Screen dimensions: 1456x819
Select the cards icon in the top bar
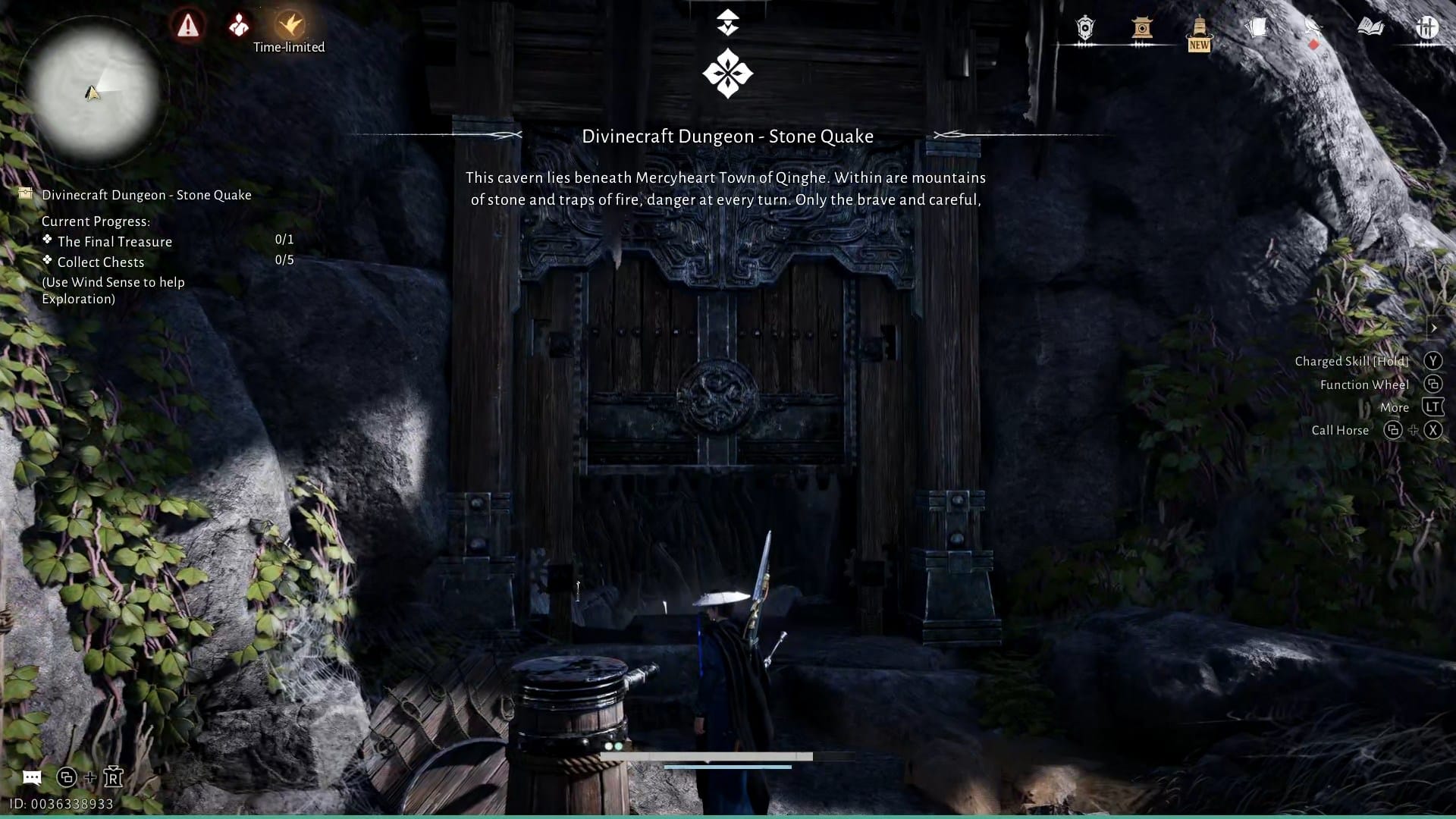[x=1257, y=27]
